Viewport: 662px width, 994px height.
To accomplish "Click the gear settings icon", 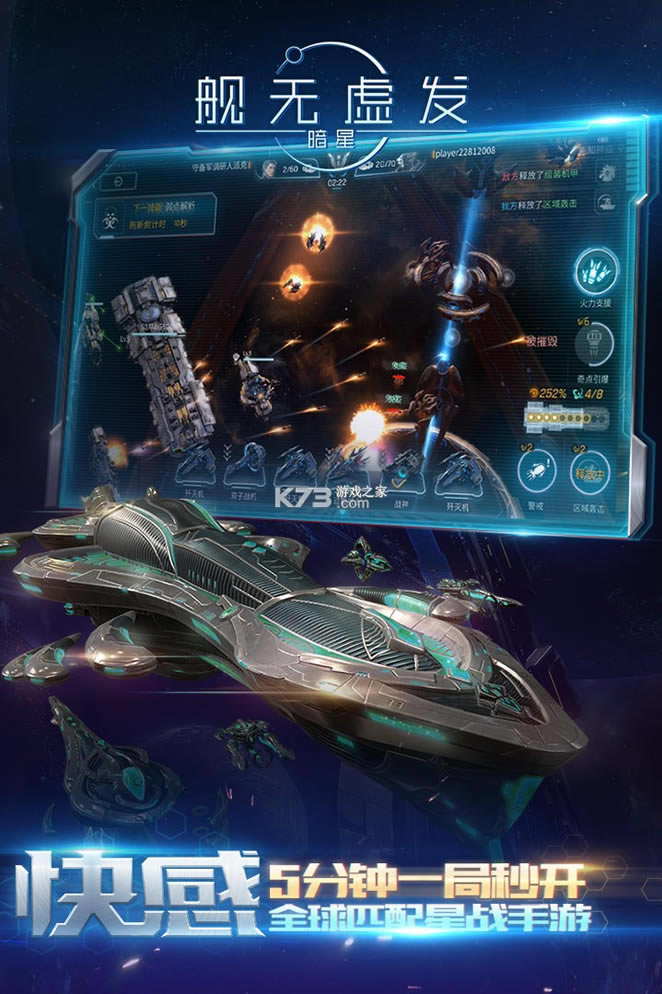I will coord(606,173).
